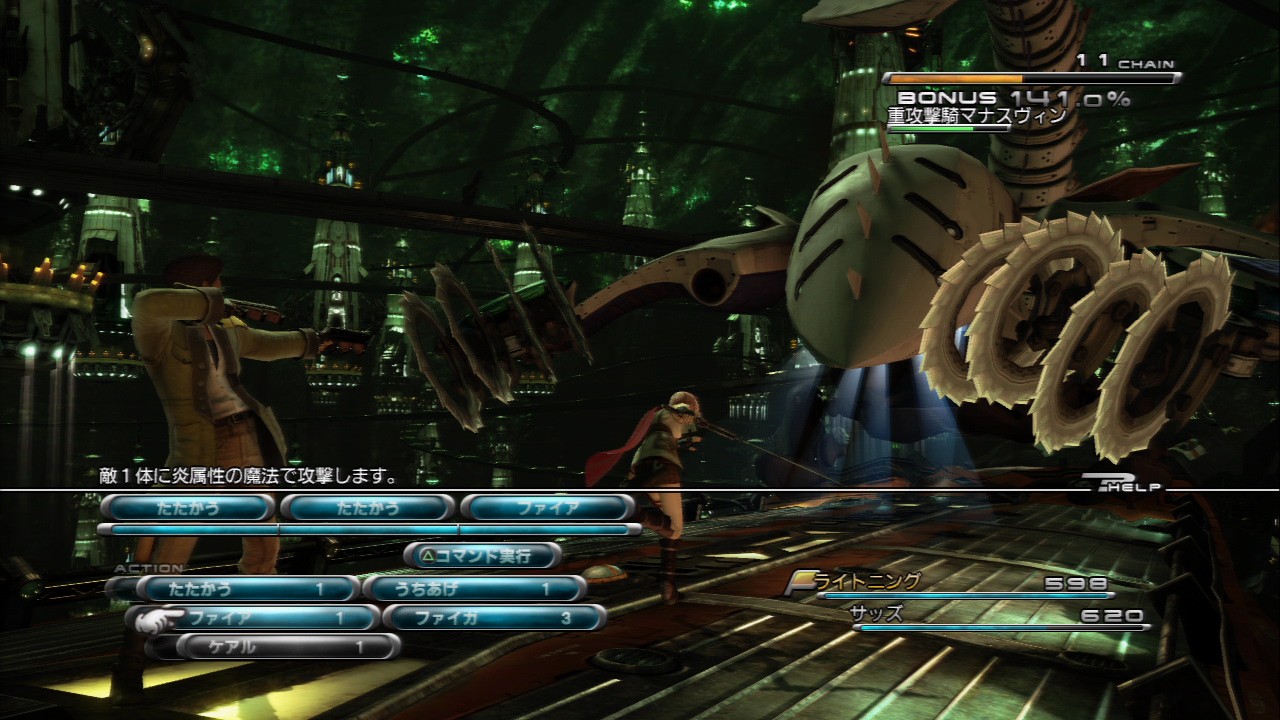The image size is (1280, 720).
Task: Click the queued ファイア slot in the command queue
Action: tap(547, 508)
